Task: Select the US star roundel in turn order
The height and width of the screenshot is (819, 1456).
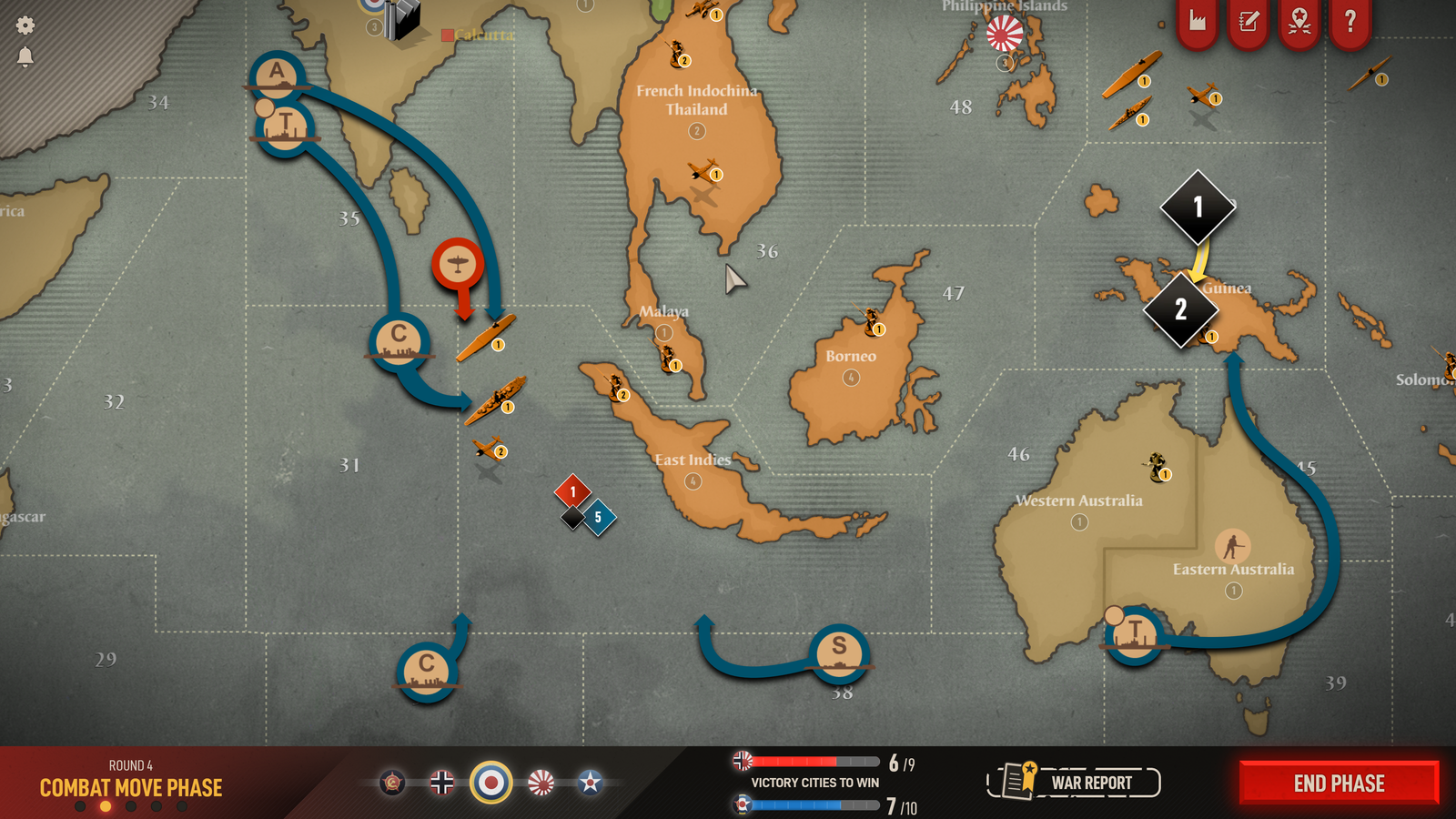Action: pos(591,783)
